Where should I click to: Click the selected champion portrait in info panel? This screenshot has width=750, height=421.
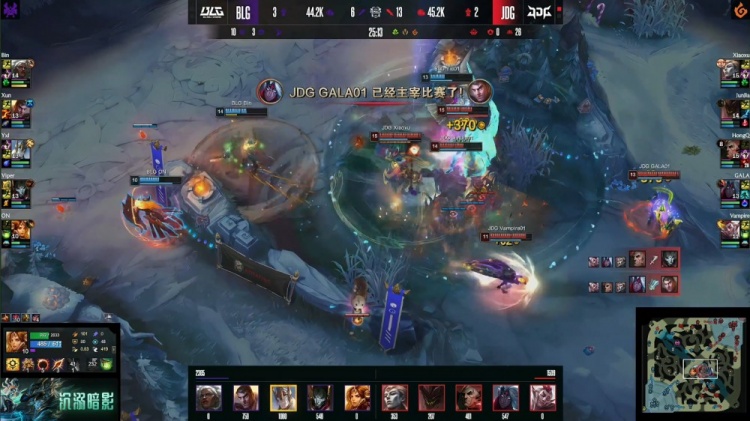pos(14,342)
